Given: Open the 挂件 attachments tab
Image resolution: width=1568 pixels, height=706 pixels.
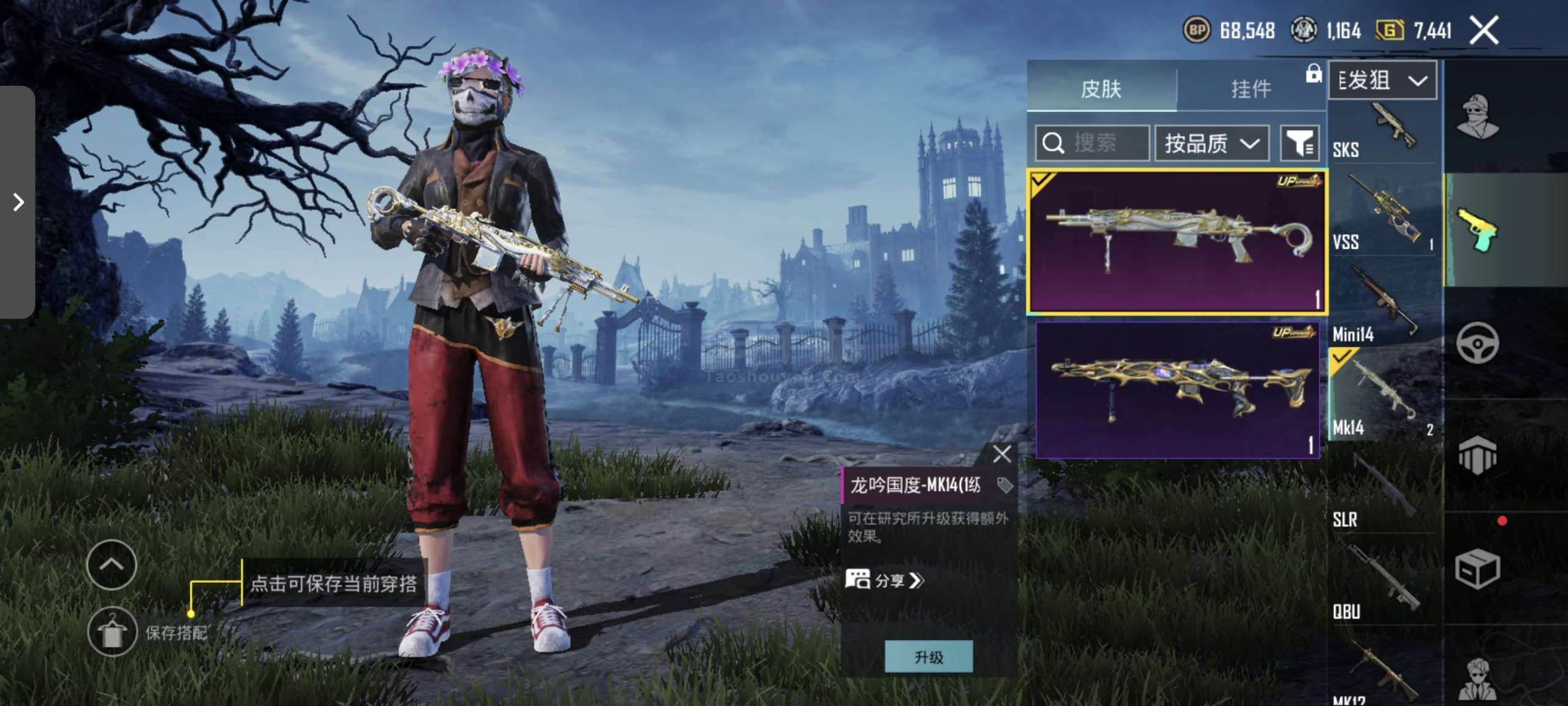Looking at the screenshot, I should click(x=1250, y=89).
